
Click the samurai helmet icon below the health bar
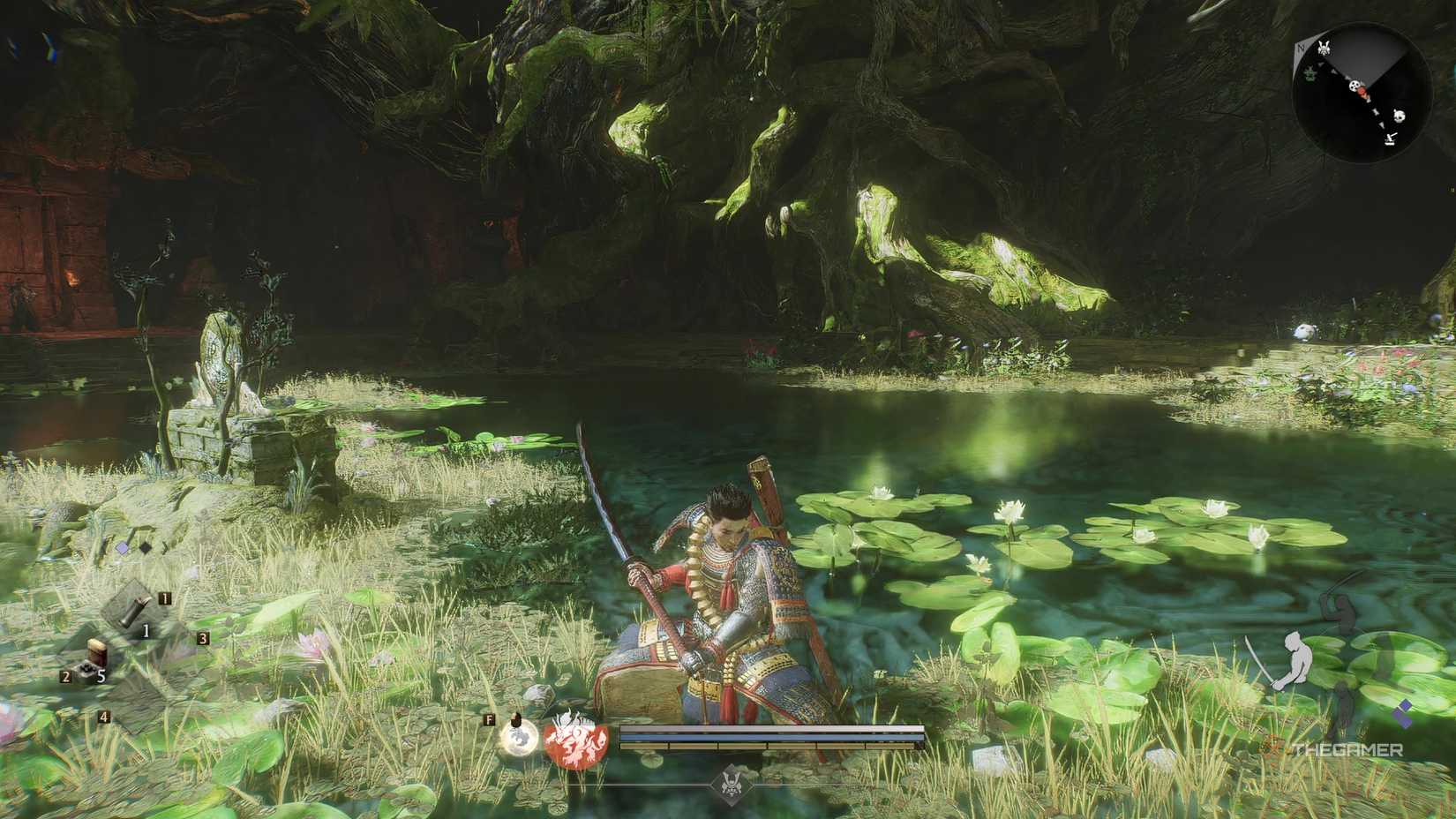coord(732,784)
